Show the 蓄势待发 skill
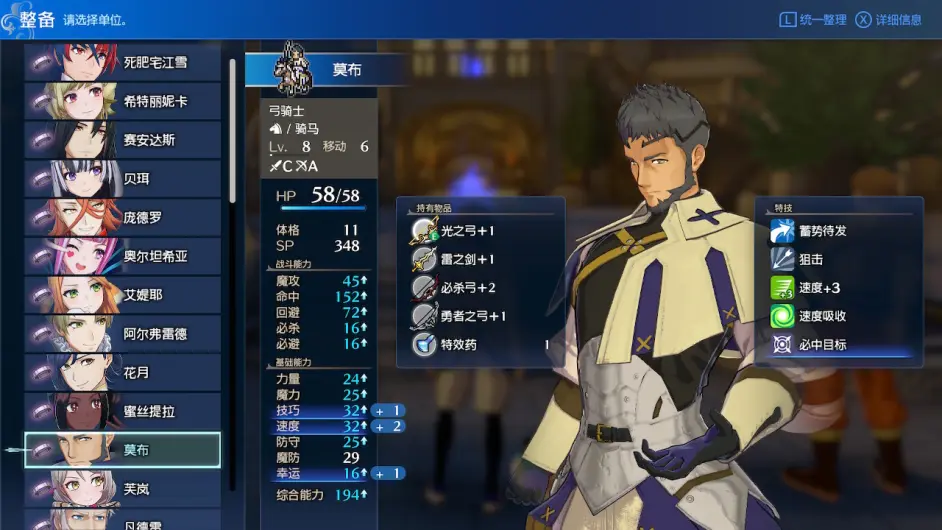 tap(822, 231)
